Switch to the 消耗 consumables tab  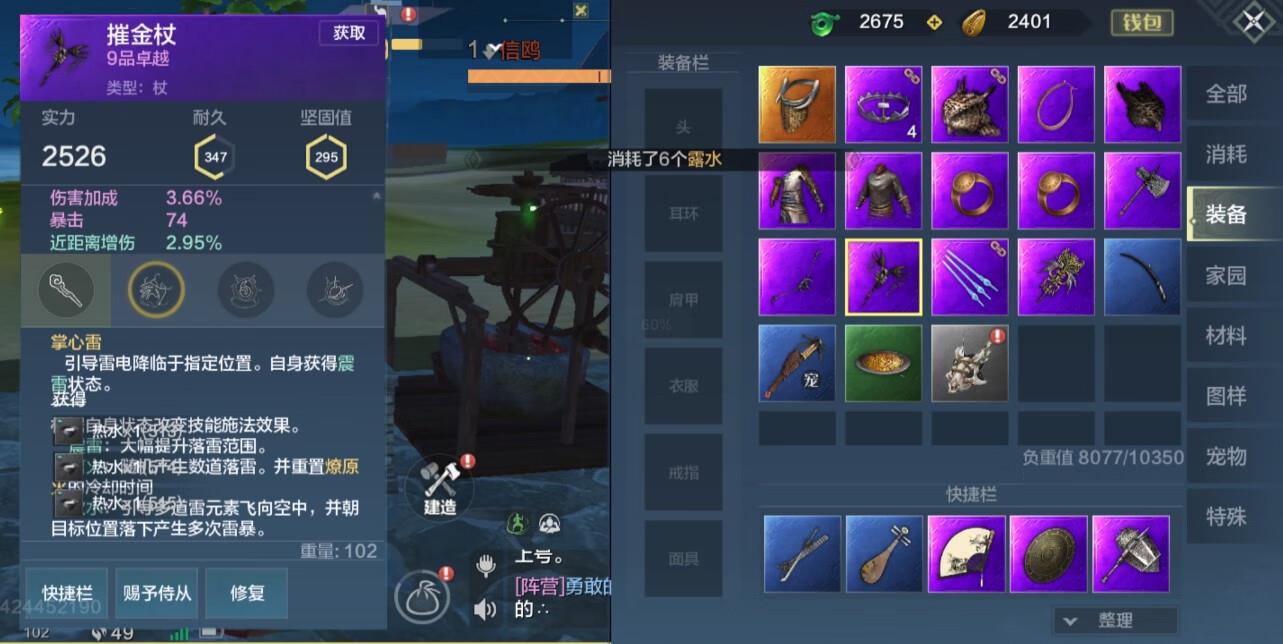pyautogui.click(x=1226, y=154)
